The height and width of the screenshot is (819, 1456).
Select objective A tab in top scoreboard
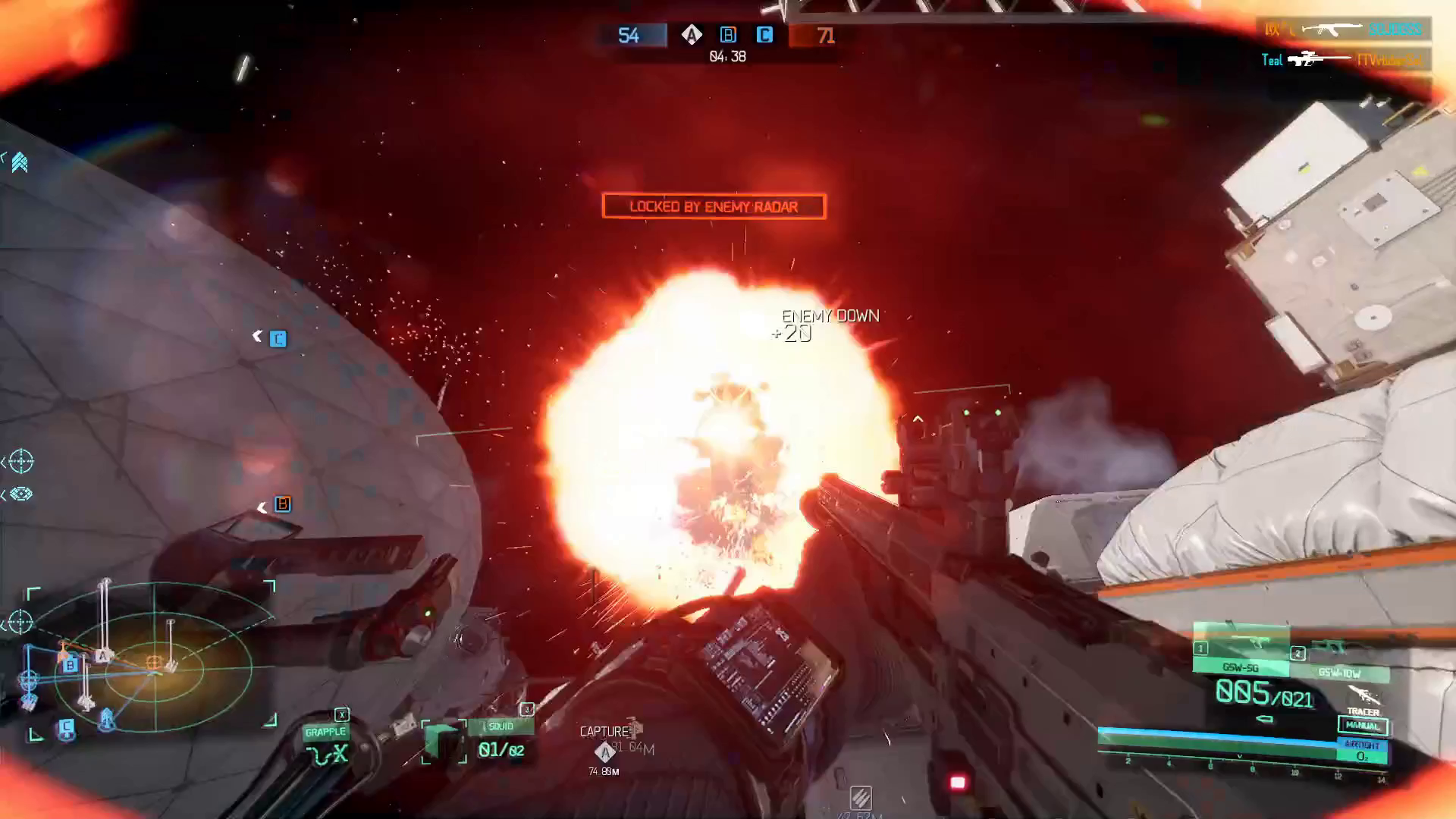692,35
